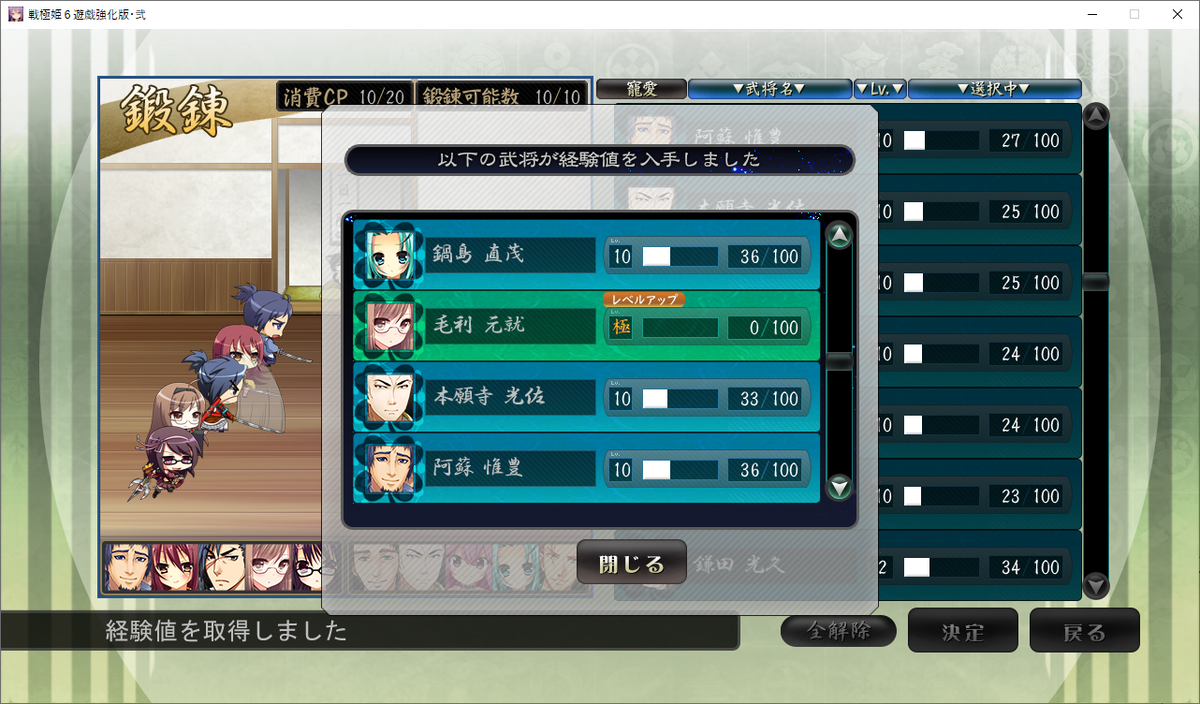
Task: Select the leveled-up 毛利 元就 row
Action: pos(587,326)
